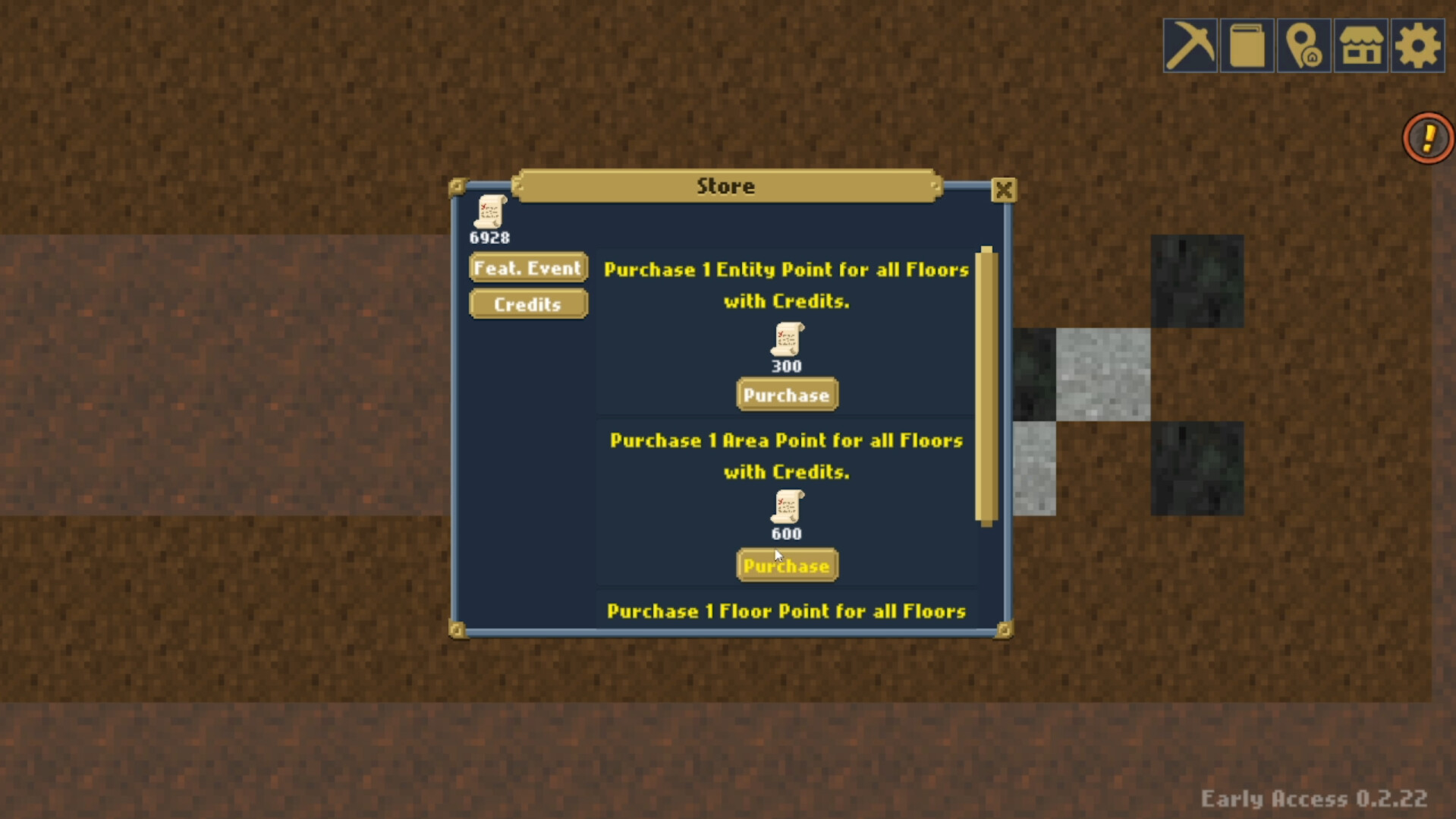Select a dark stone tile on the map
Screen dimensions: 1456x819
pyautogui.click(x=1197, y=281)
